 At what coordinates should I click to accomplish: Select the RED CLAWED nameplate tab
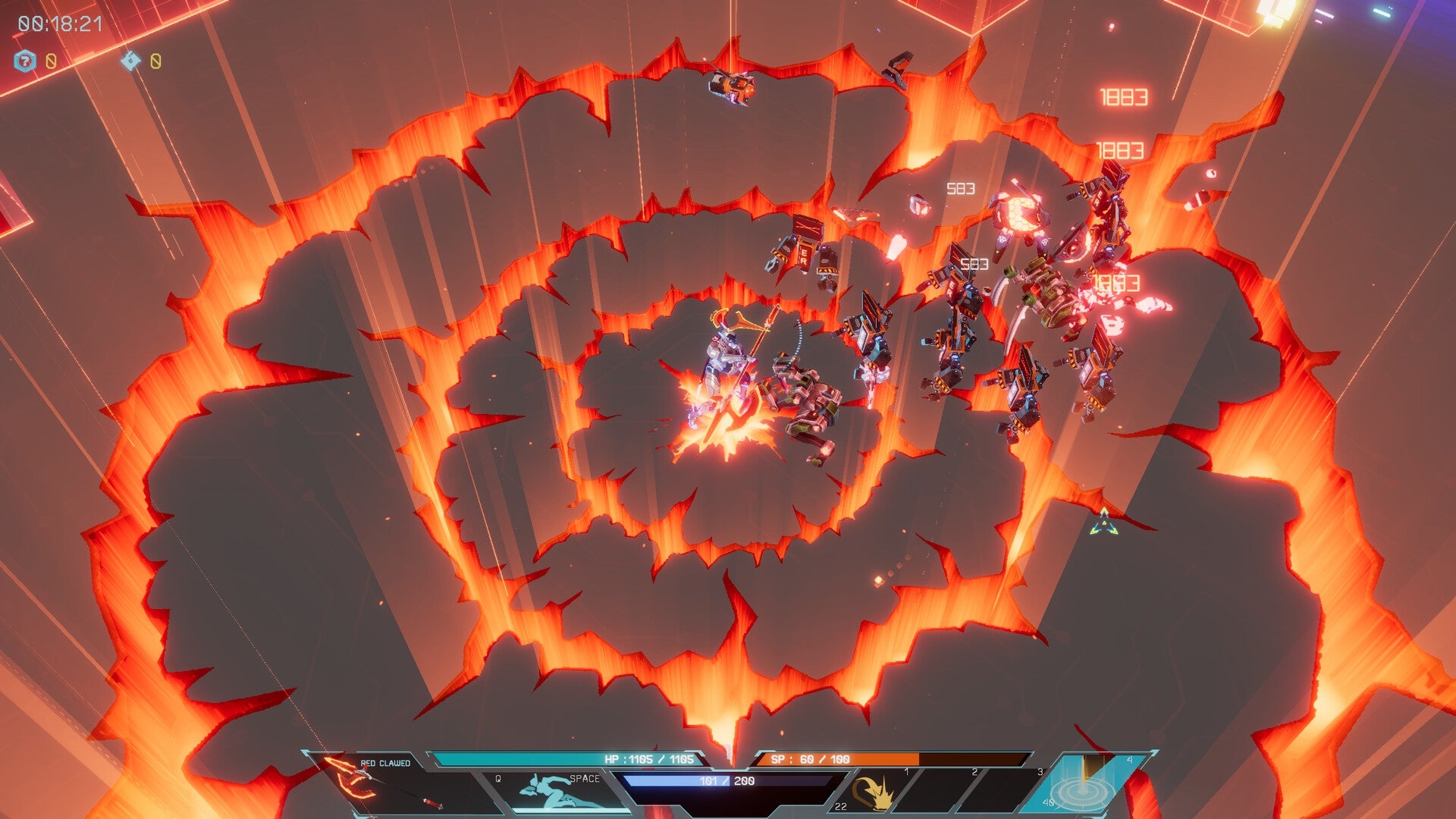(386, 762)
